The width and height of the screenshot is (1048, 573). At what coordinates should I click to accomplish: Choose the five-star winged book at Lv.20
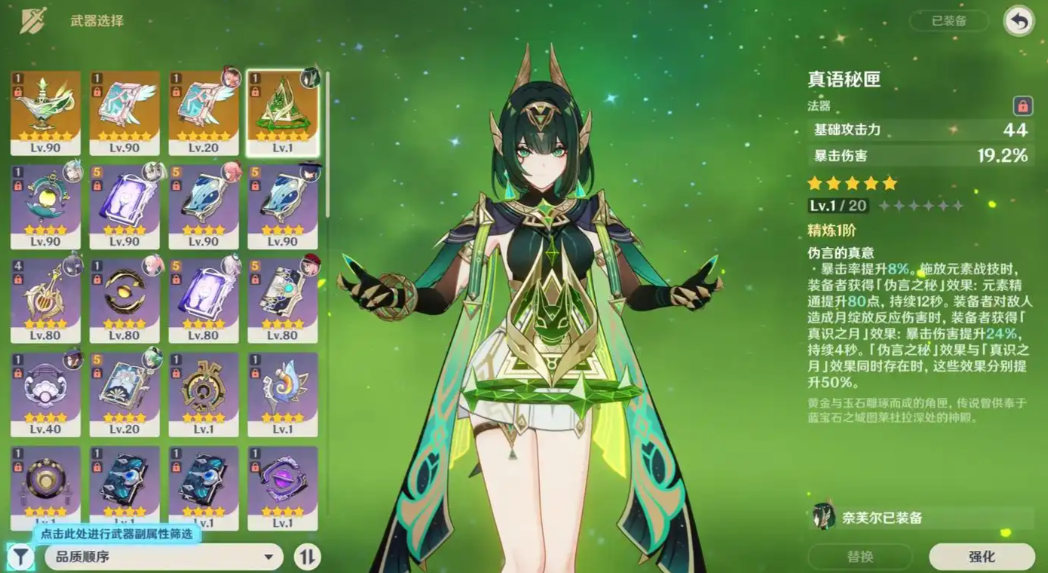pyautogui.click(x=204, y=112)
